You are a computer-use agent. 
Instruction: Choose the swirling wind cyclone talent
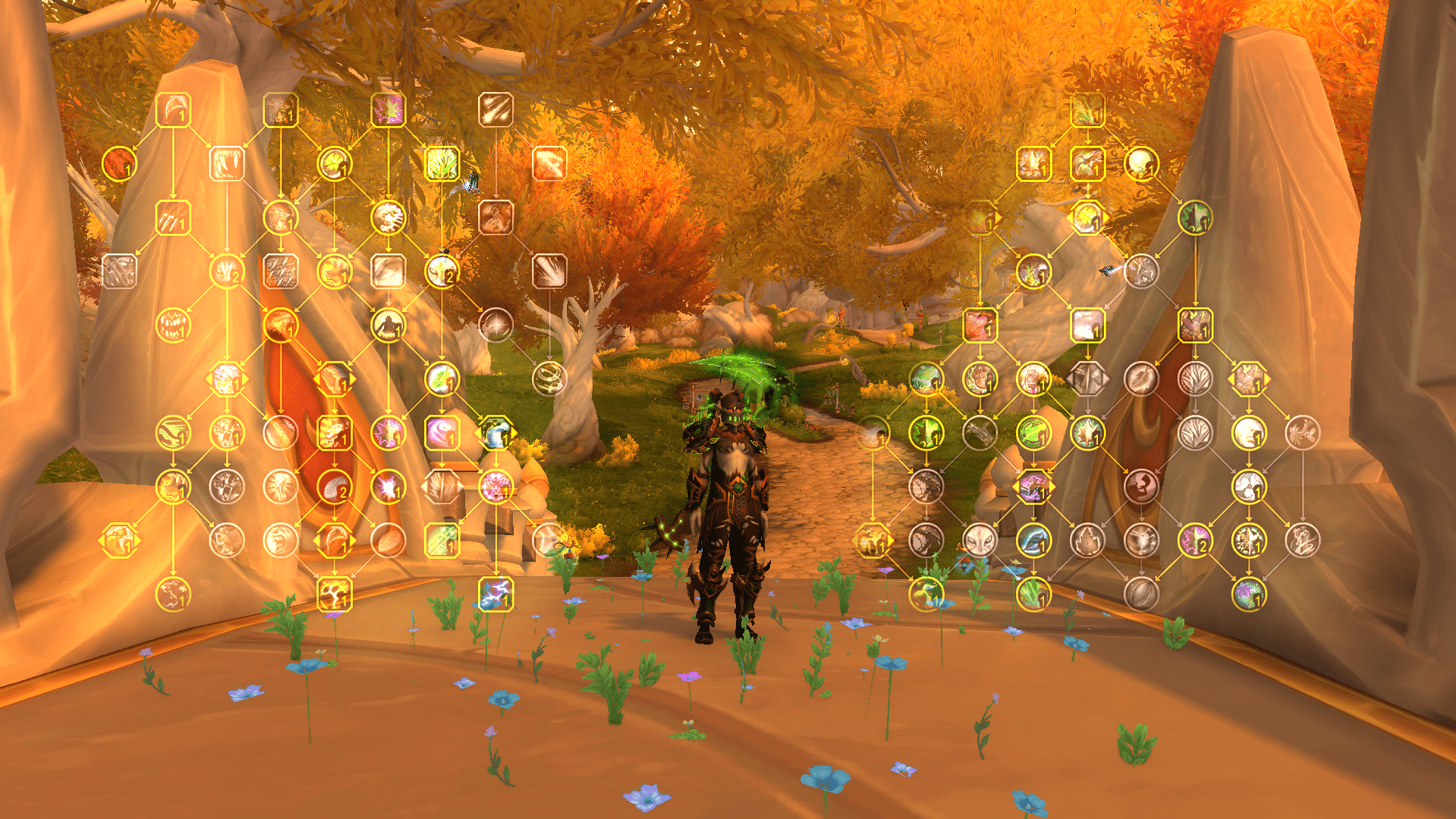tap(549, 378)
